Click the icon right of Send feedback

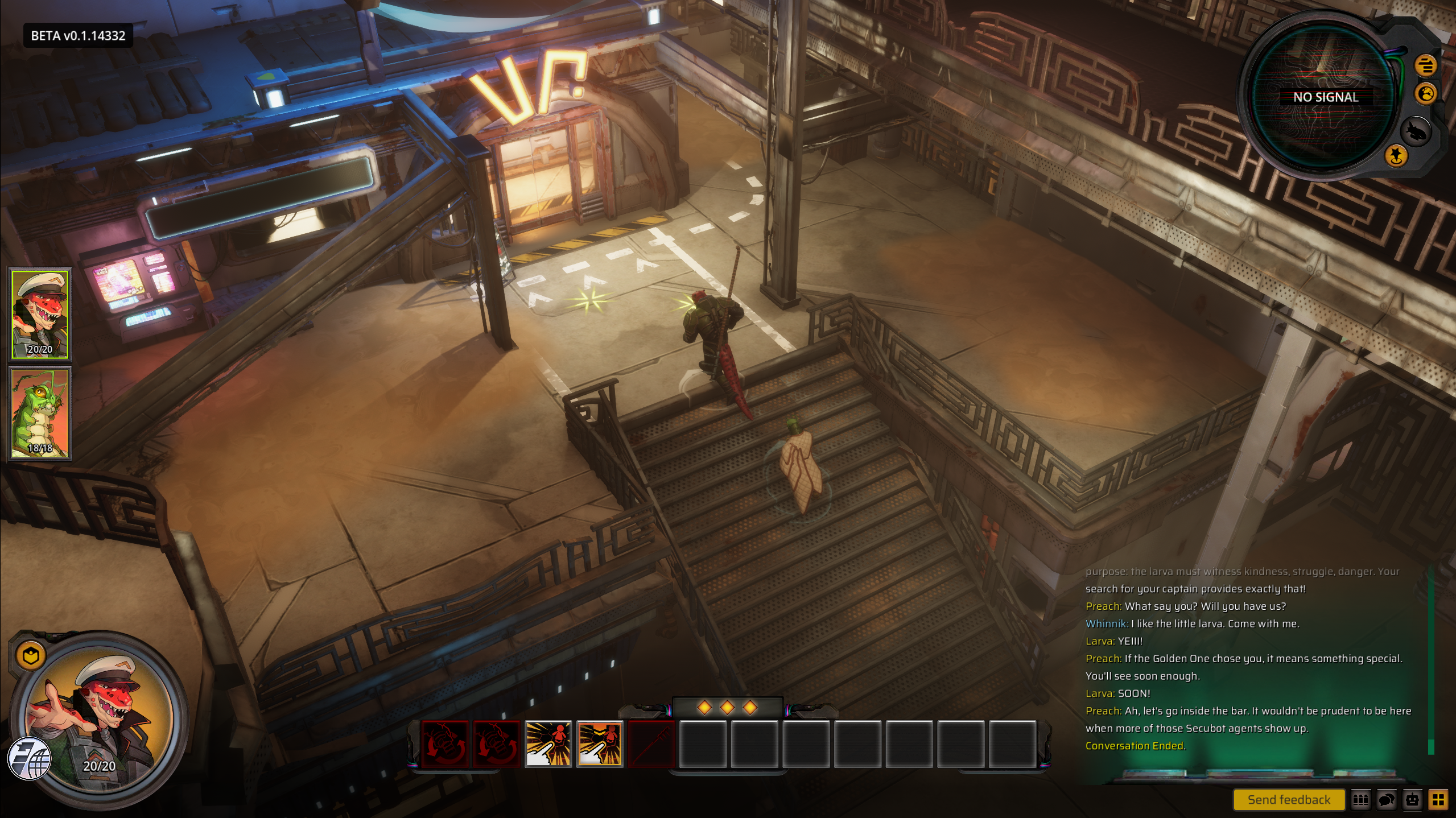tap(1360, 800)
